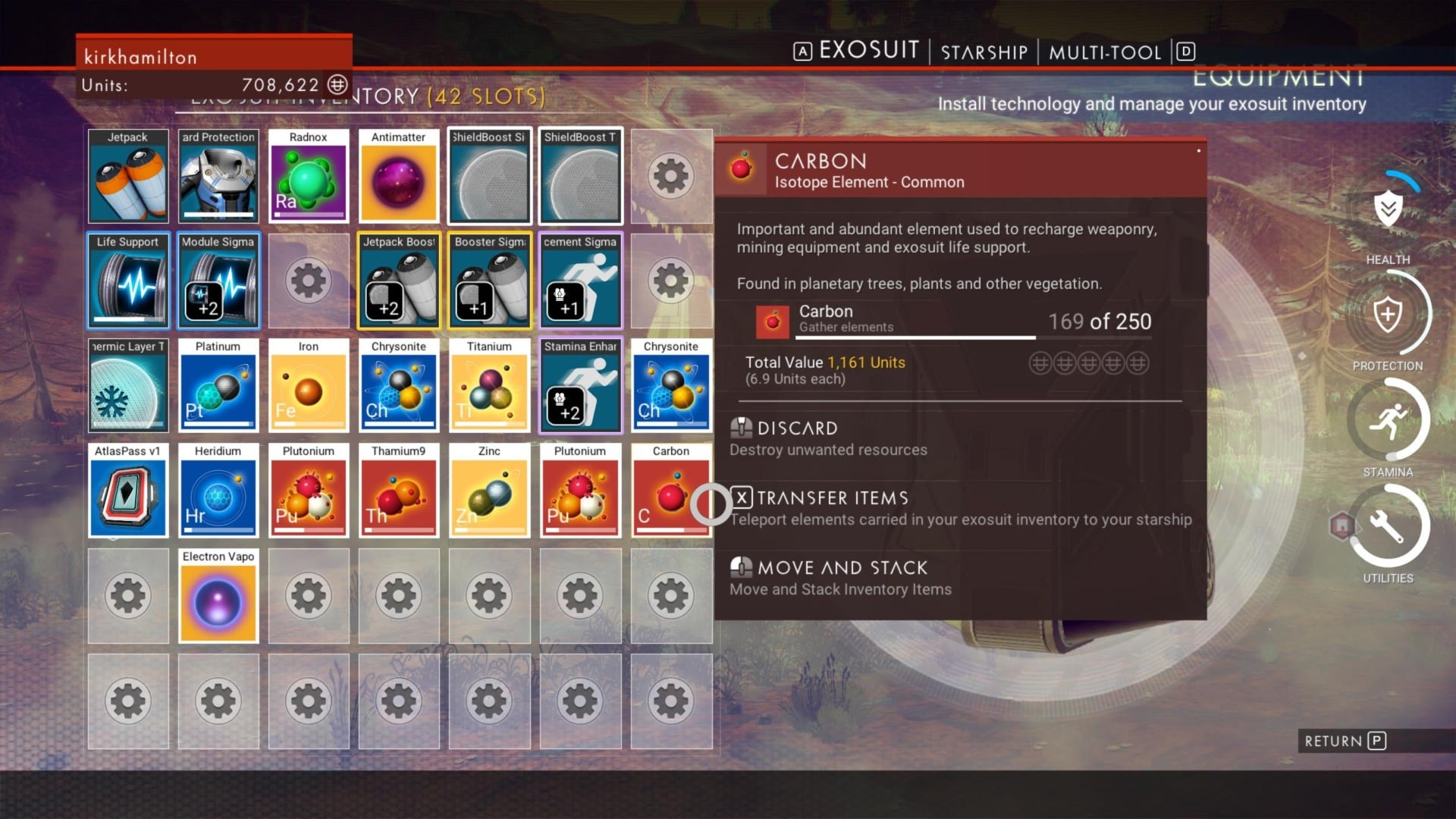Screen dimensions: 1456x819
Task: Select the Jetpack technology slot
Action: point(128,177)
